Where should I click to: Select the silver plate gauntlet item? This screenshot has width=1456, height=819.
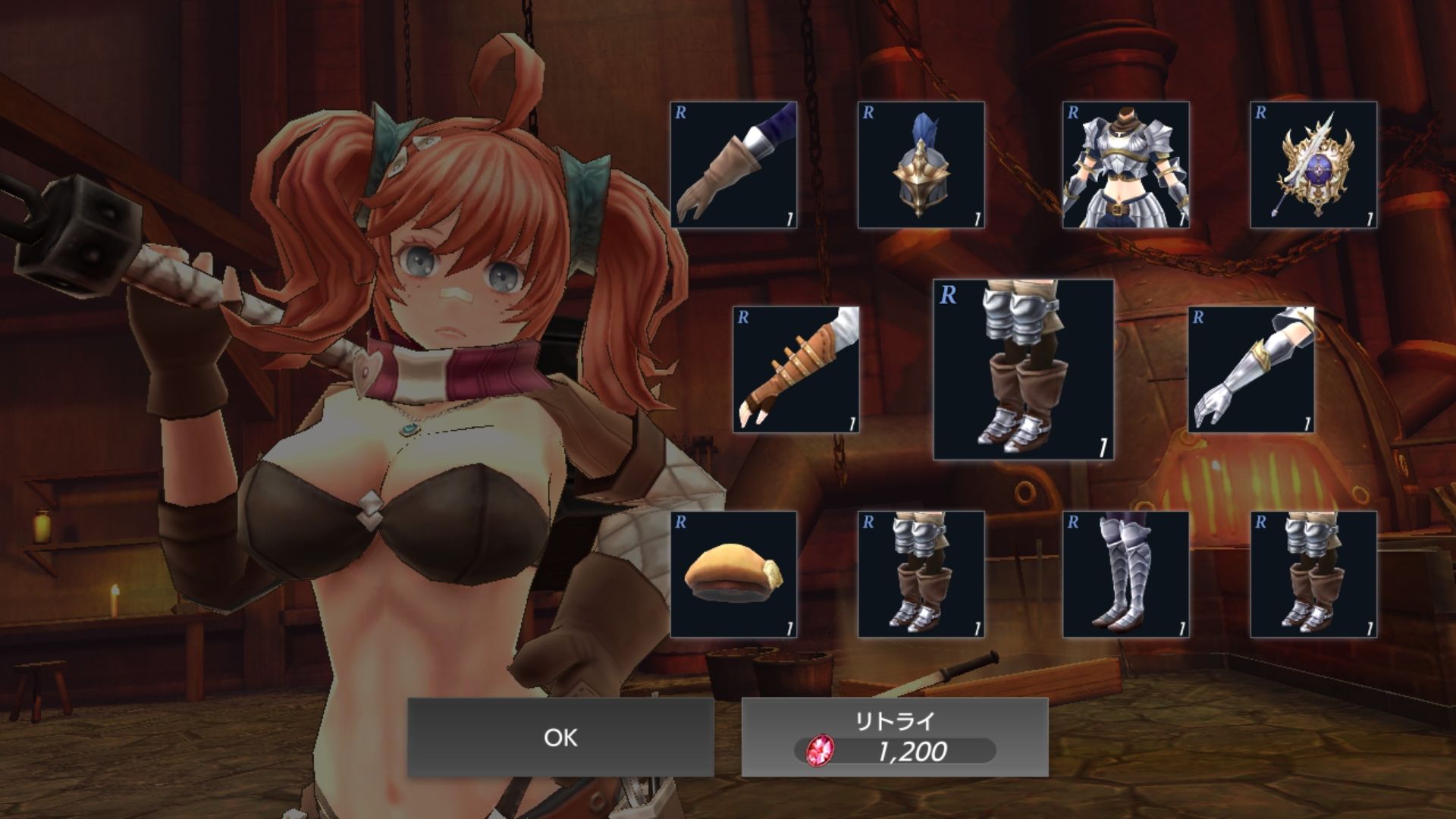[x=1250, y=369]
